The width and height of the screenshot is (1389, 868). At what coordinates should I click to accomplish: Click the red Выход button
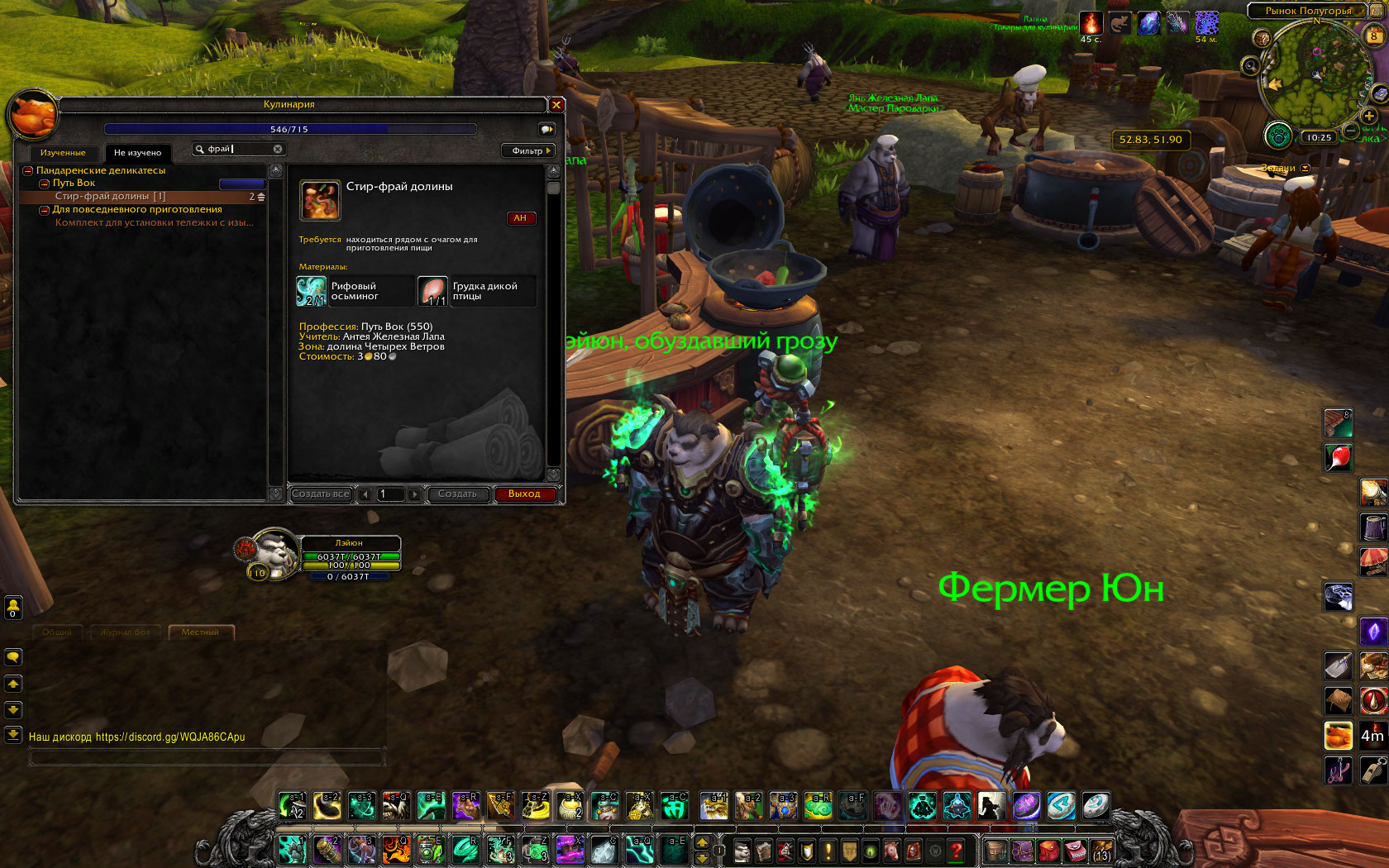[x=524, y=494]
